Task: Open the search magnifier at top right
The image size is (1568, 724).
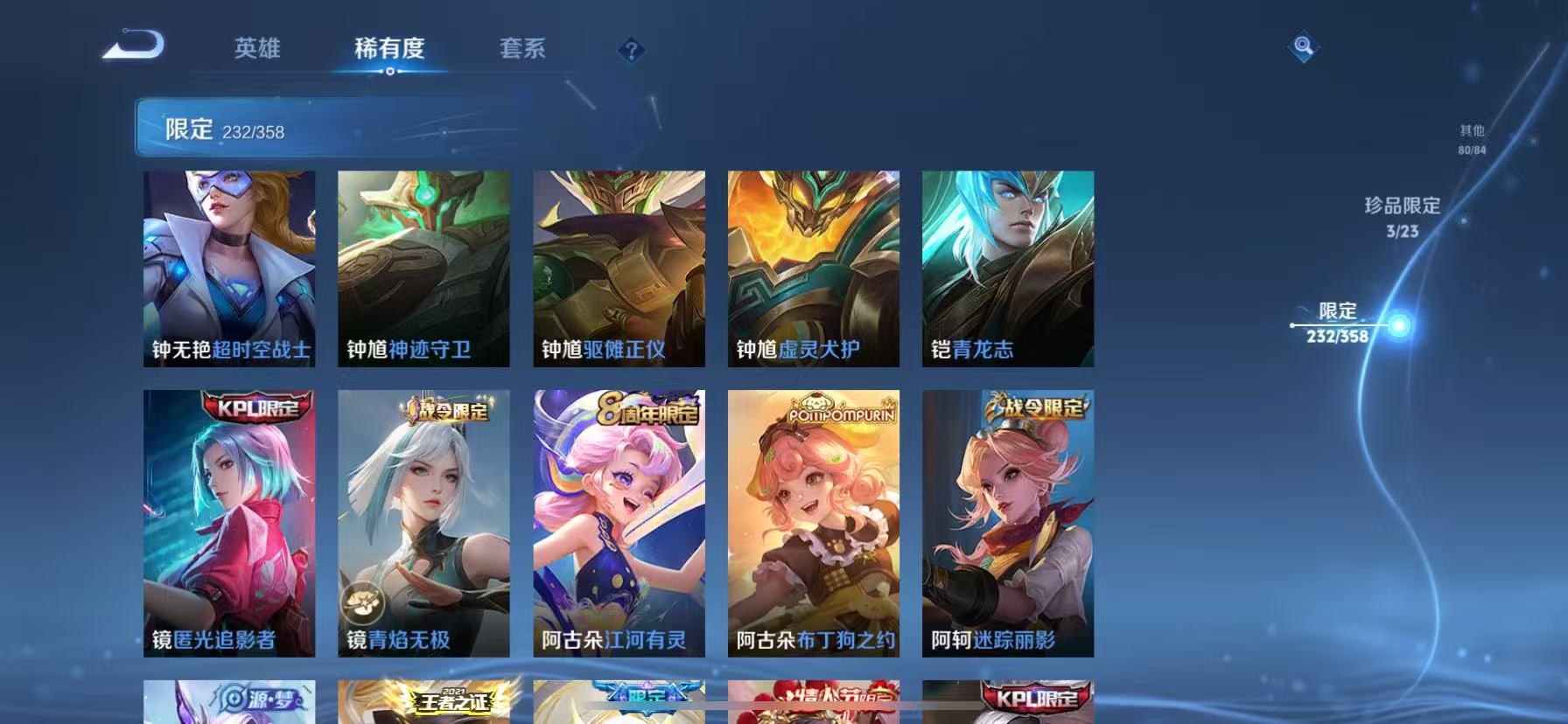Action: pos(1303,47)
